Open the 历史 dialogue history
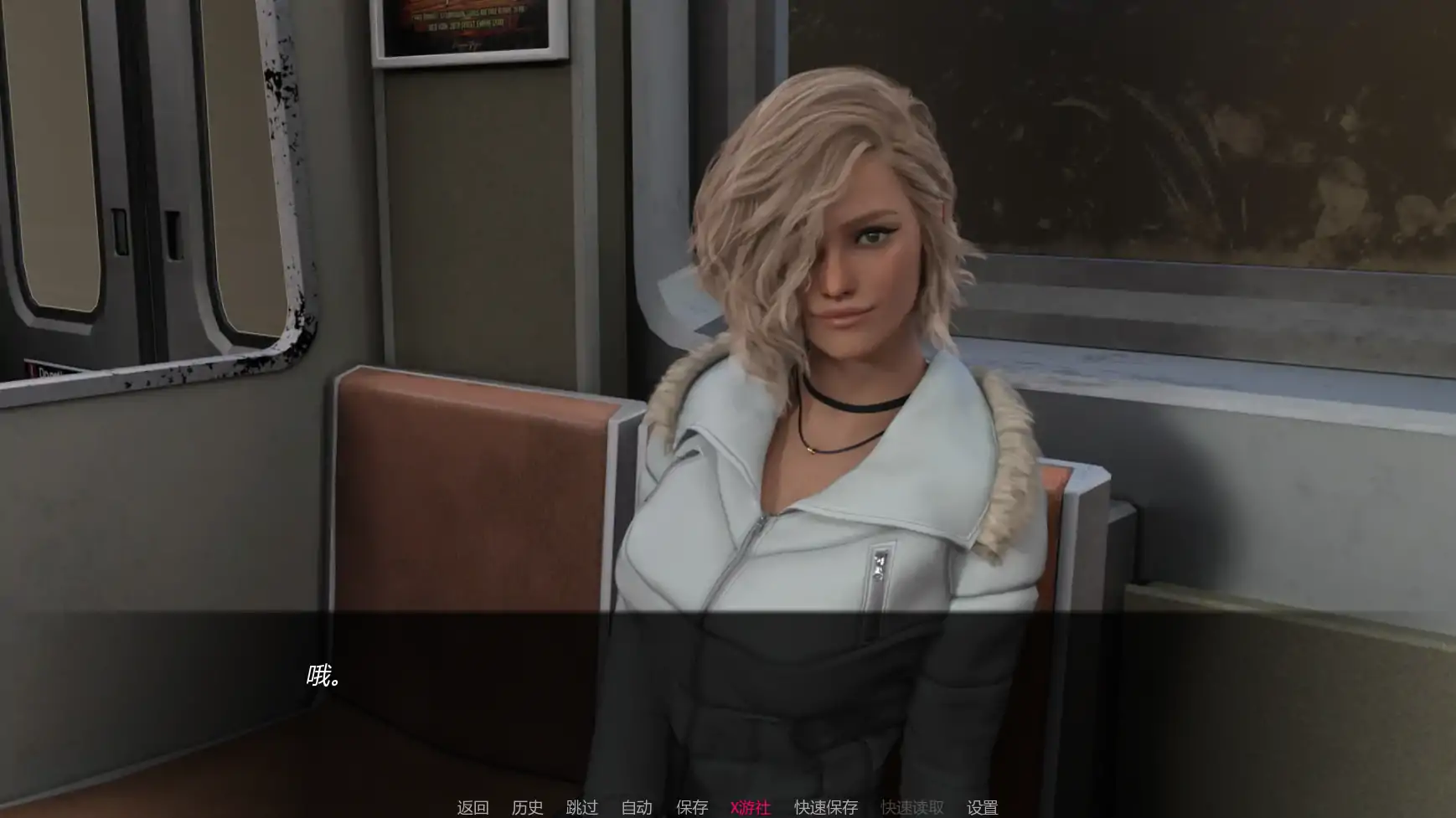The height and width of the screenshot is (818, 1456). coord(527,807)
